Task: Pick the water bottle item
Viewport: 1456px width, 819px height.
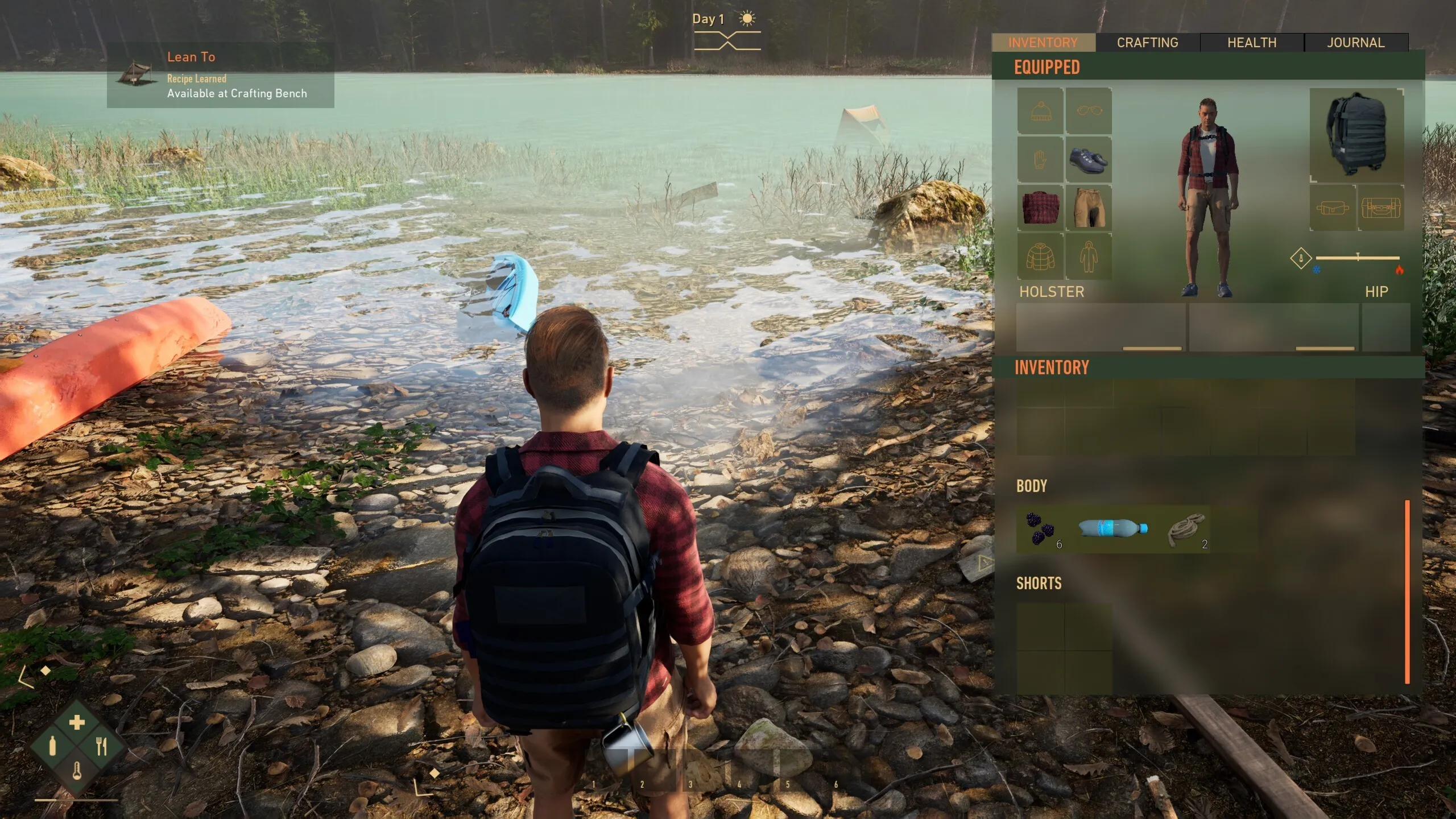Action: click(x=1112, y=528)
